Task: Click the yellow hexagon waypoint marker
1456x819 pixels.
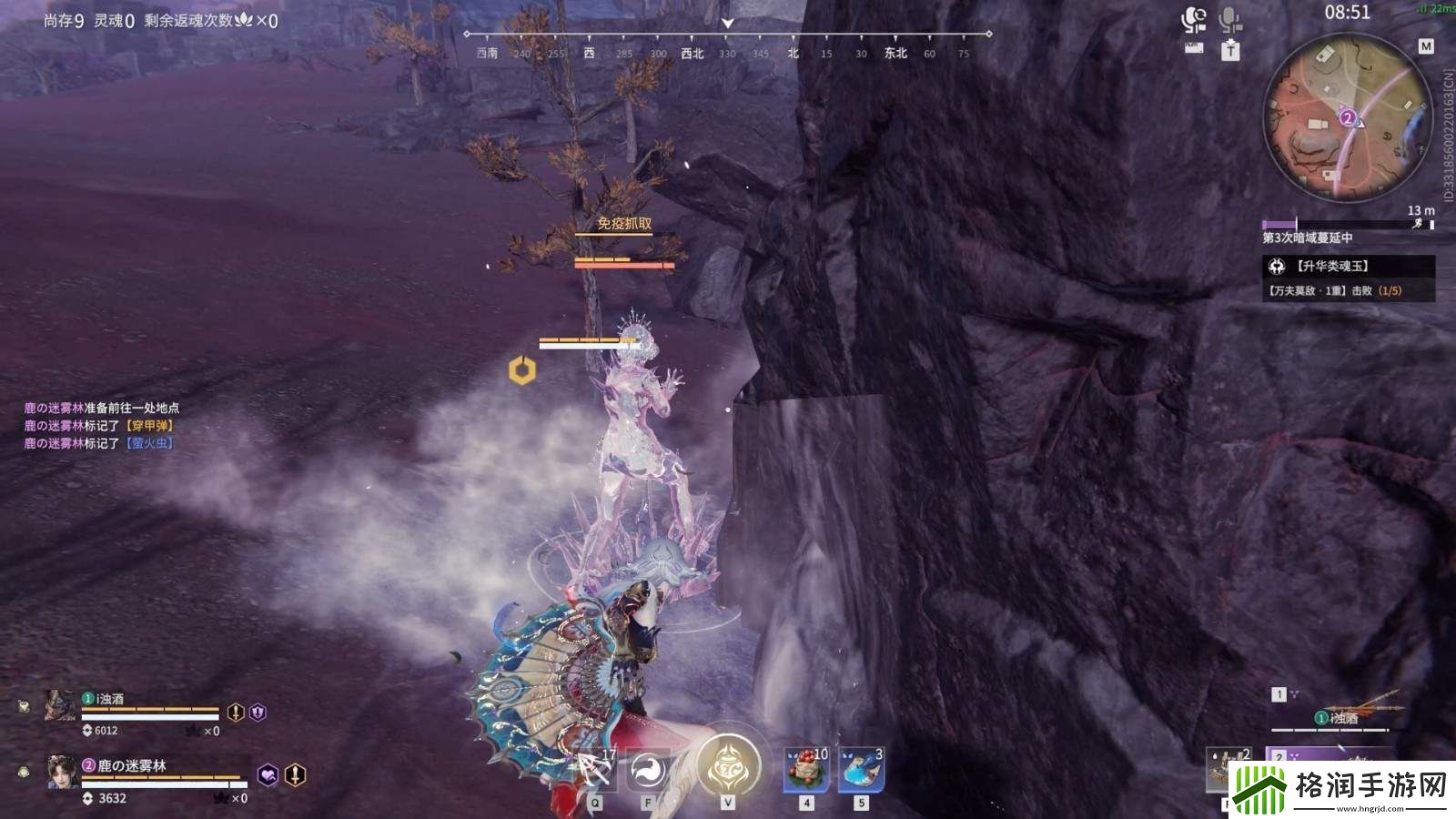Action: pos(522,370)
